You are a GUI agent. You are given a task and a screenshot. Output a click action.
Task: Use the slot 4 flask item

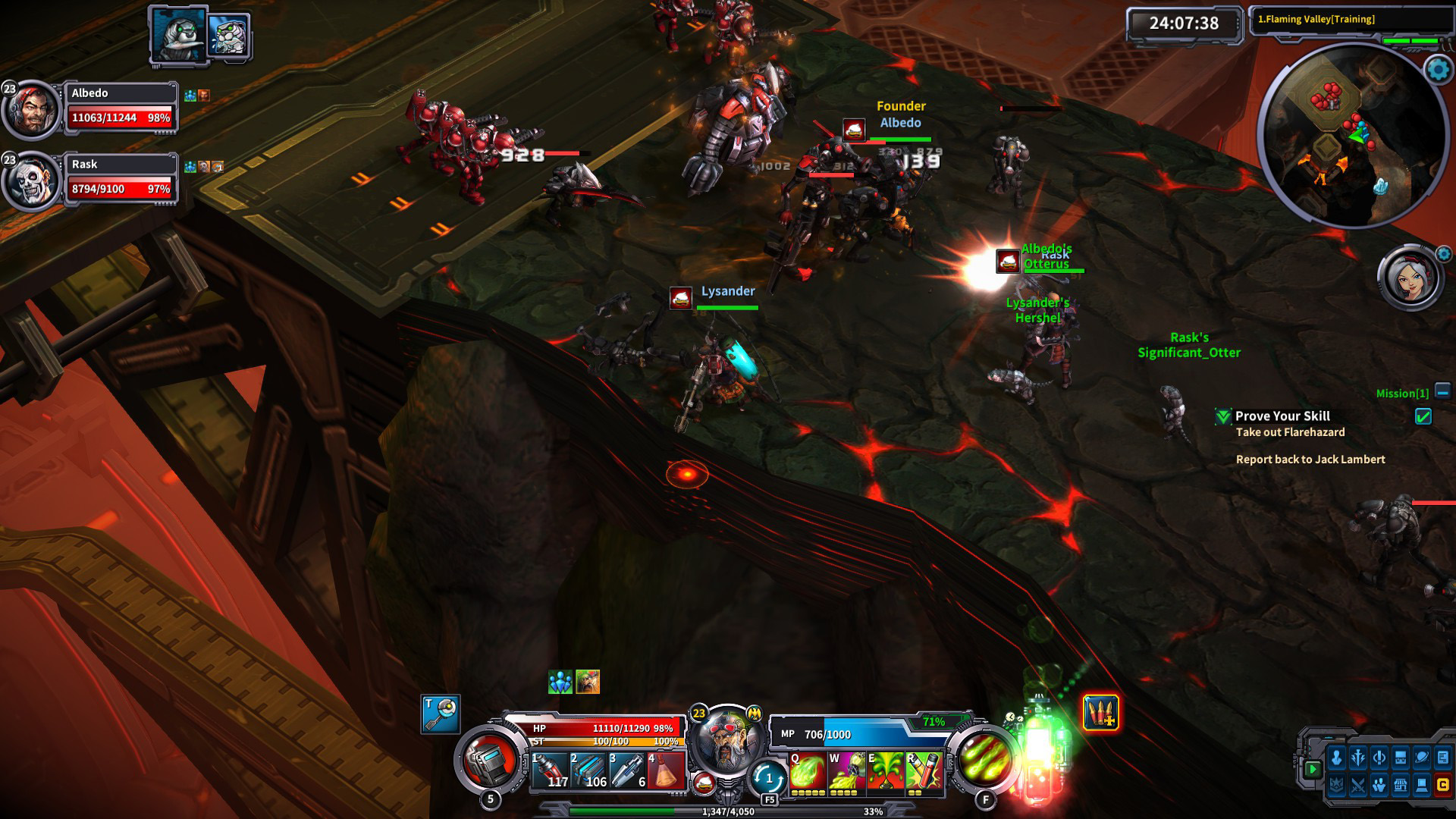click(667, 770)
